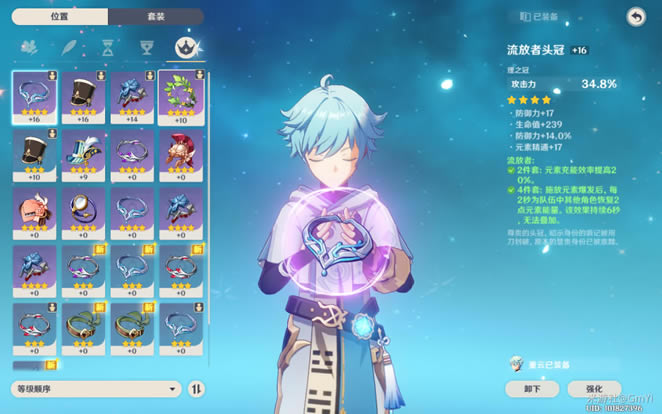
Task: Open the 等级顺序 sort dropdown
Action: click(96, 388)
